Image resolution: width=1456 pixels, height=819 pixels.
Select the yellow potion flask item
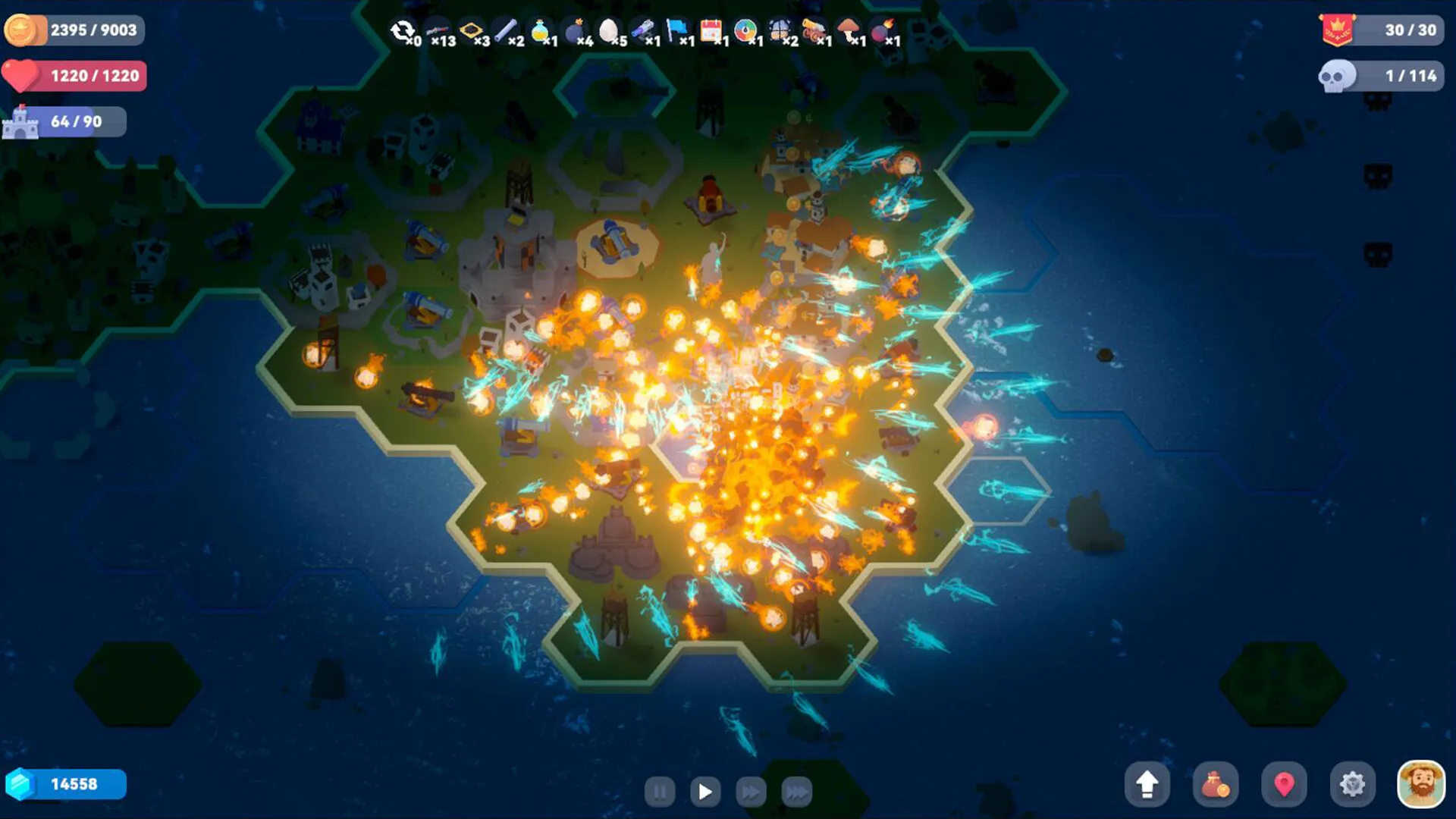[x=540, y=31]
